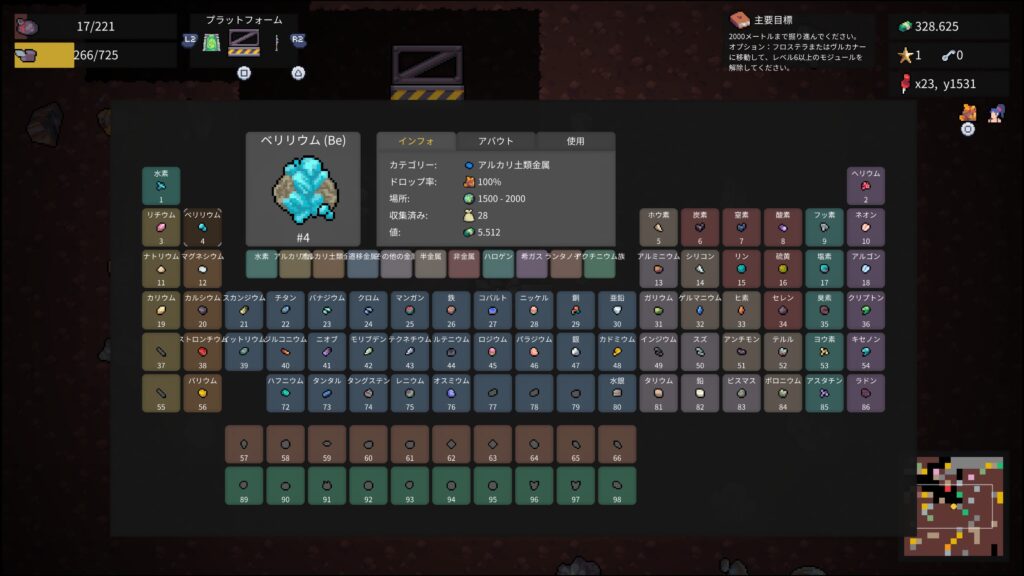The width and height of the screenshot is (1024, 576).
Task: Show the 主要目標 objective tracker
Action: tap(764, 19)
